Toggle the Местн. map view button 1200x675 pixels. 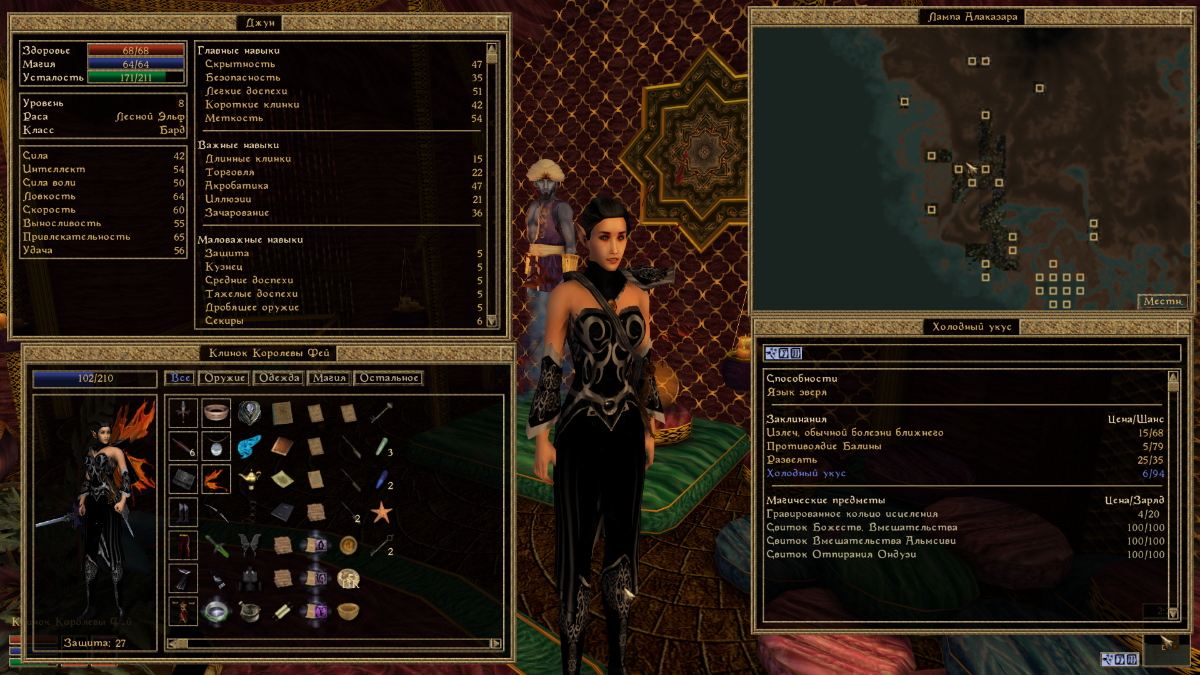(x=1162, y=301)
